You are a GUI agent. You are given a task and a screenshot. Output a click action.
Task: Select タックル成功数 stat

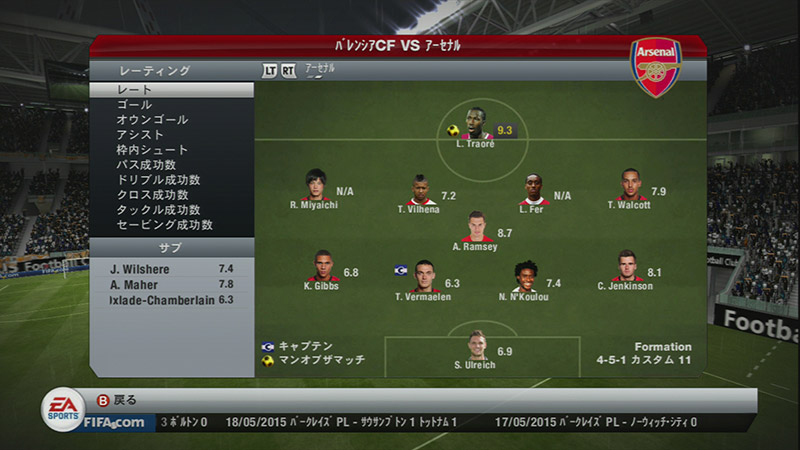click(170, 210)
